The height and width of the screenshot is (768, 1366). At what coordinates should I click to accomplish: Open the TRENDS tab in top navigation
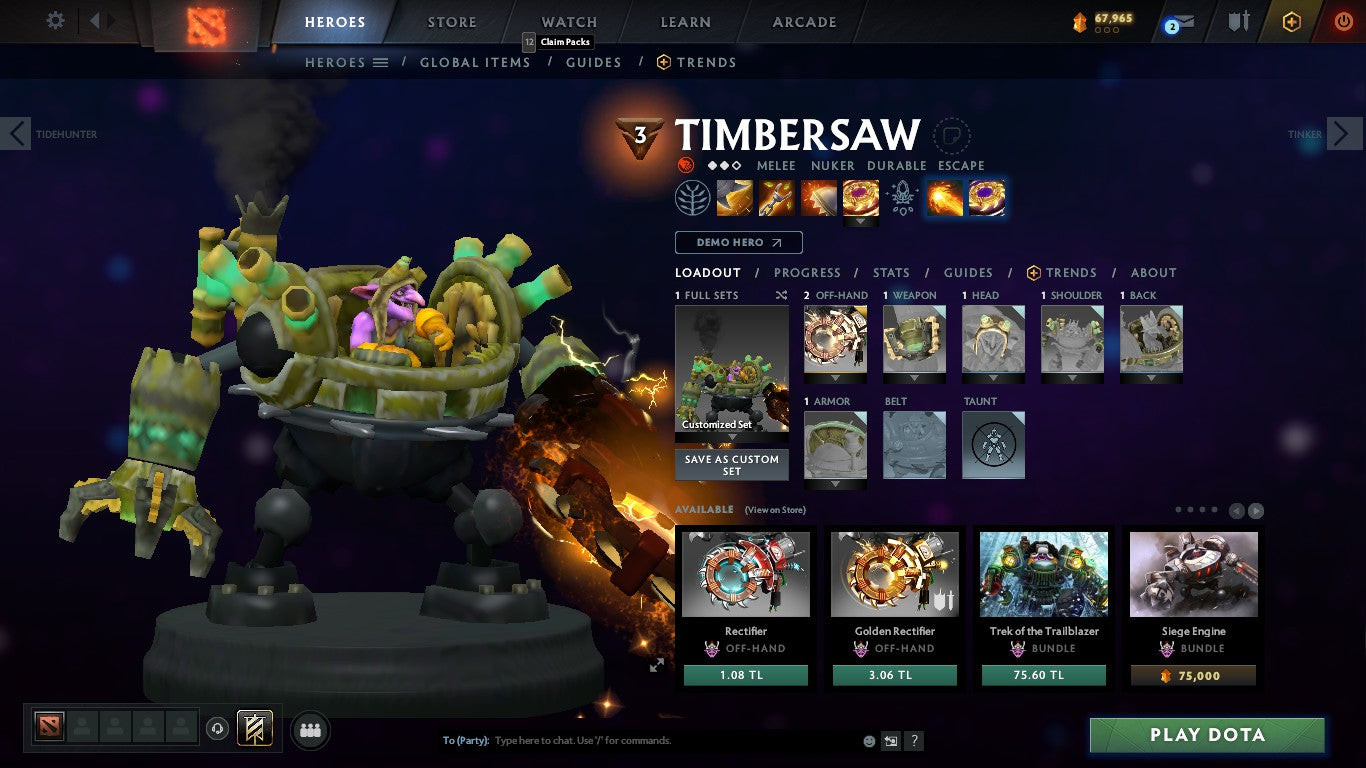click(705, 62)
